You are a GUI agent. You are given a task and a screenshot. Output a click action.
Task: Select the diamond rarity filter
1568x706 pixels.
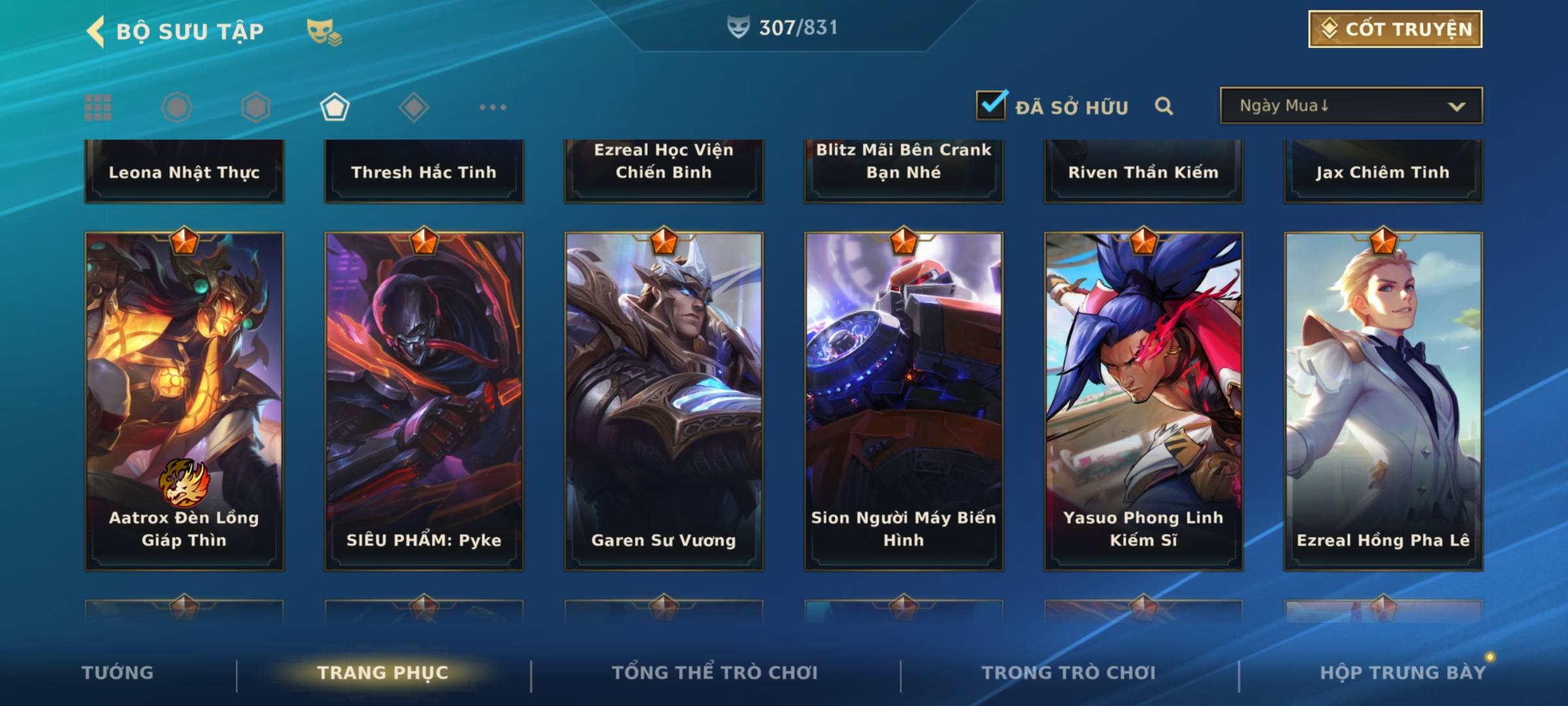pos(414,107)
